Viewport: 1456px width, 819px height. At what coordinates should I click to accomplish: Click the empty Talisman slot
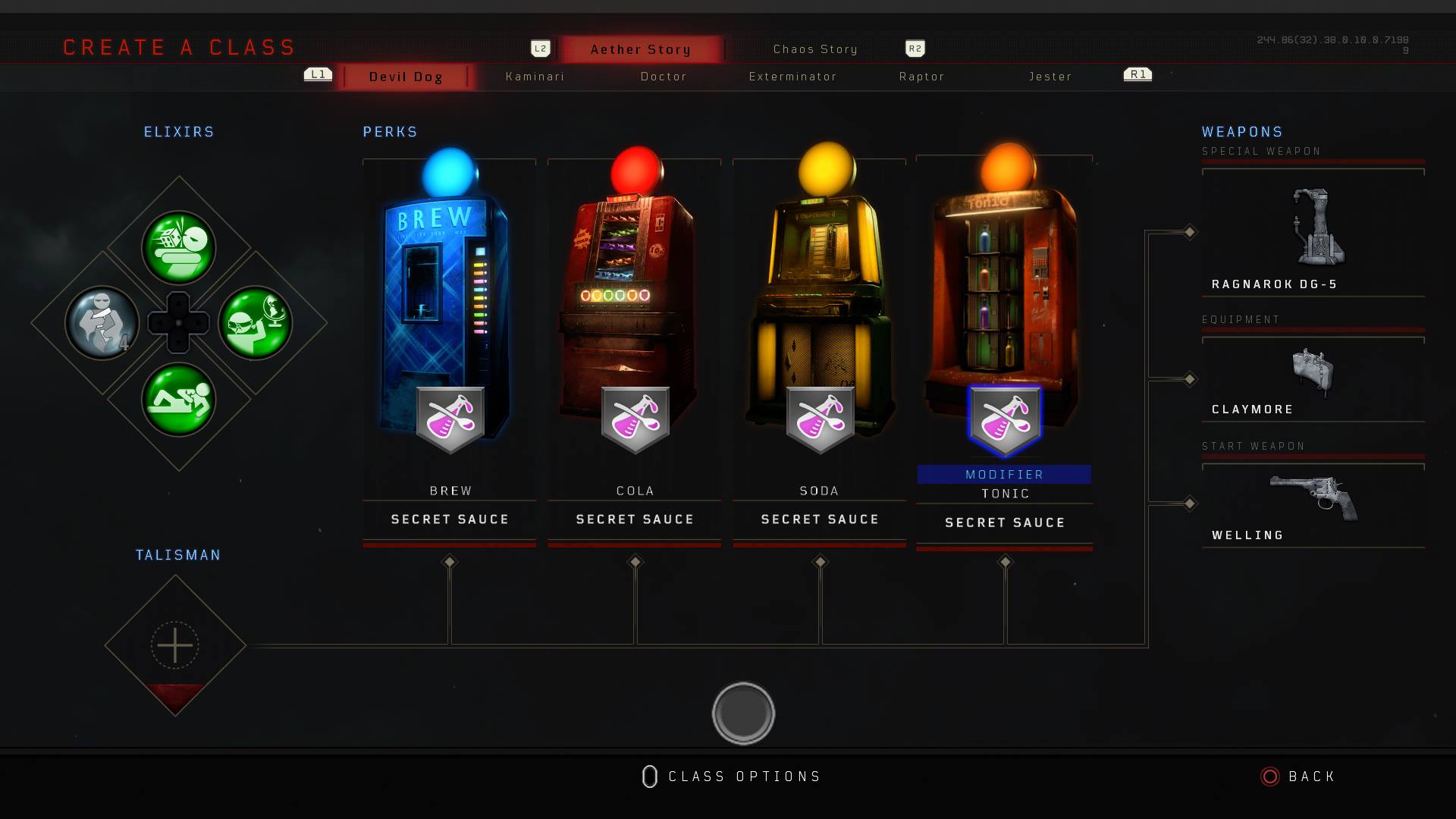pos(175,645)
